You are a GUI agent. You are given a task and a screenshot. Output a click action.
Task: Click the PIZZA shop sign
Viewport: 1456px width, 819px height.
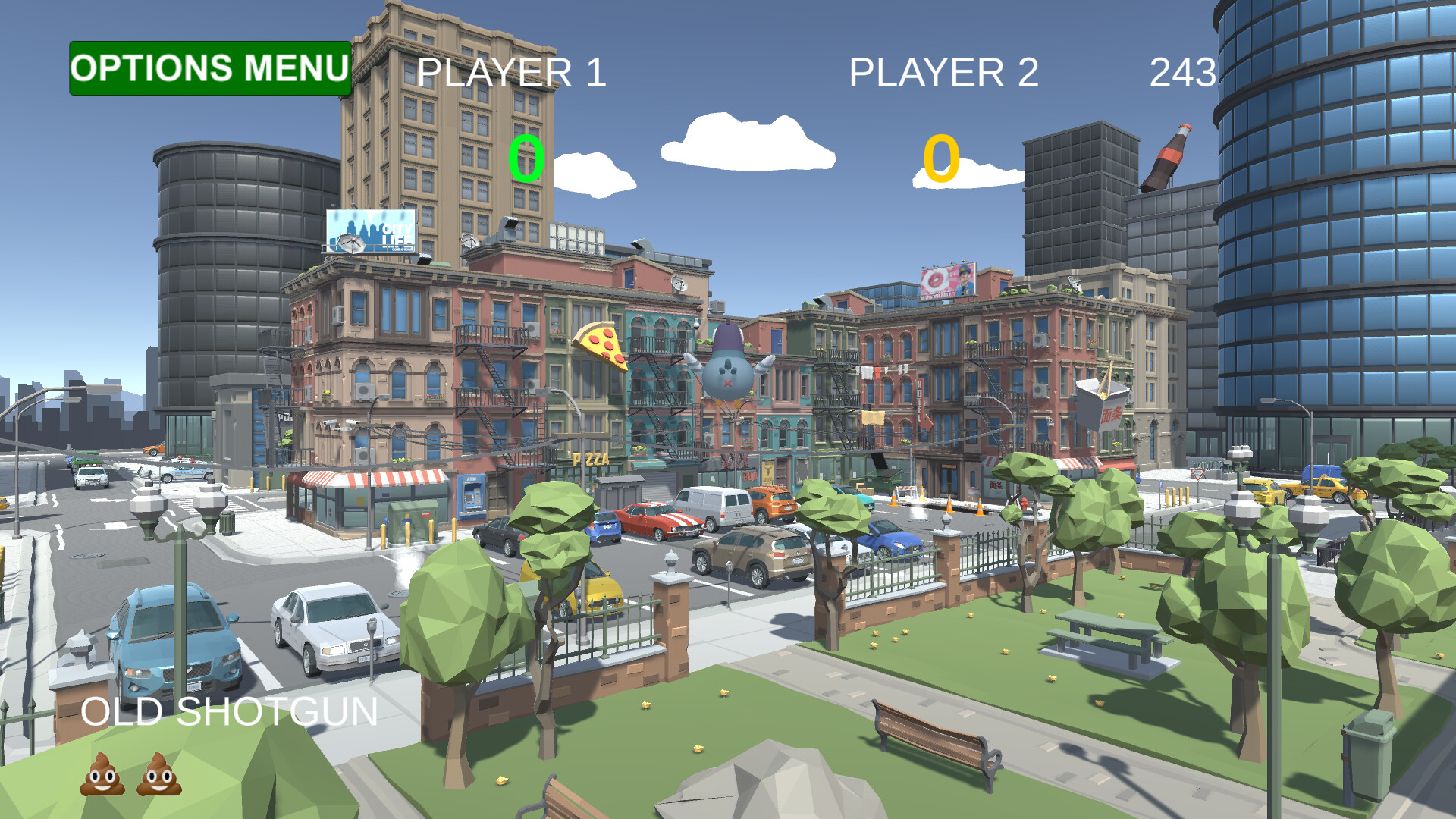point(591,459)
